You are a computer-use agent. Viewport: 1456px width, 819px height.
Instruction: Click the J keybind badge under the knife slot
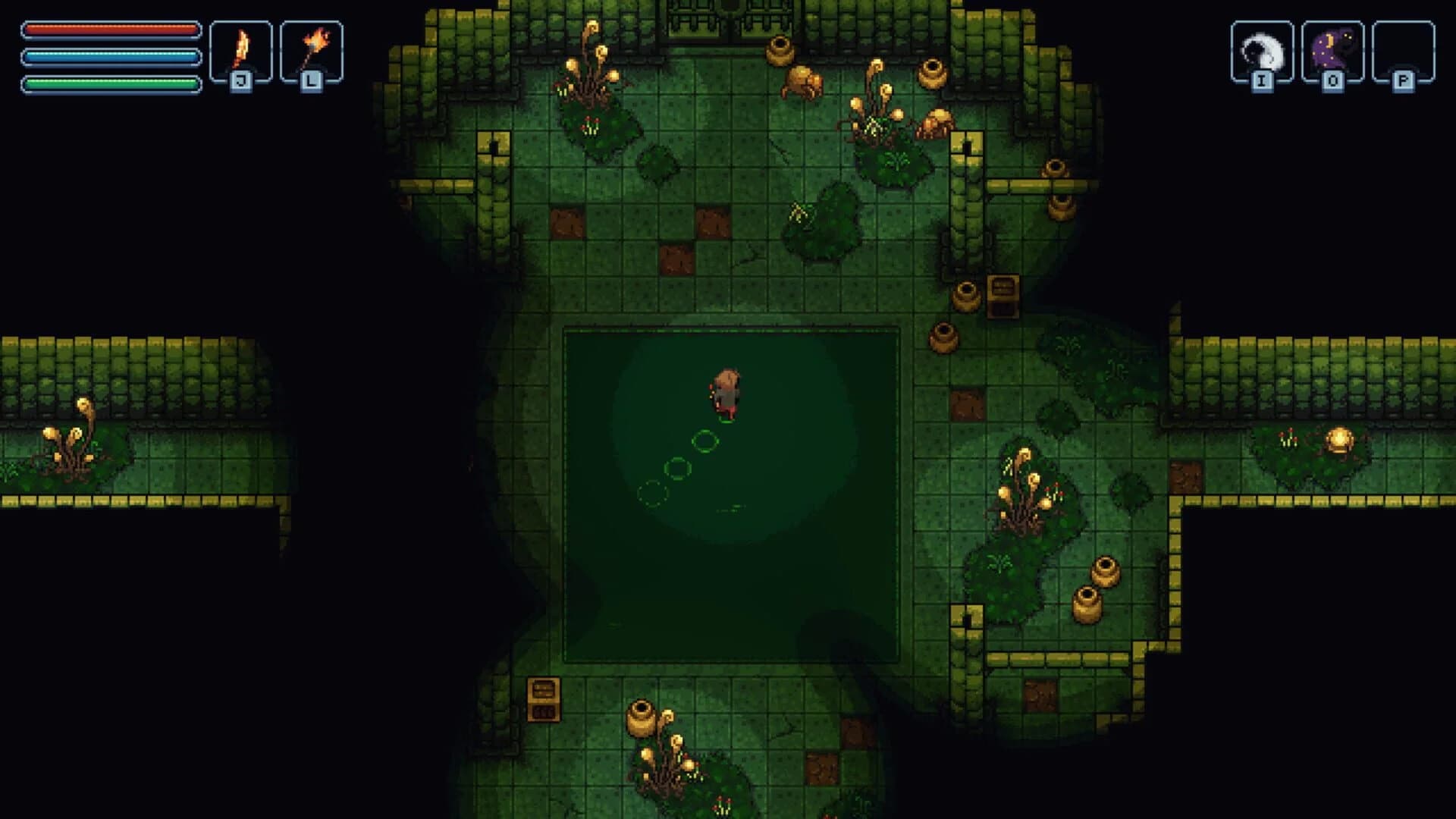point(240,79)
